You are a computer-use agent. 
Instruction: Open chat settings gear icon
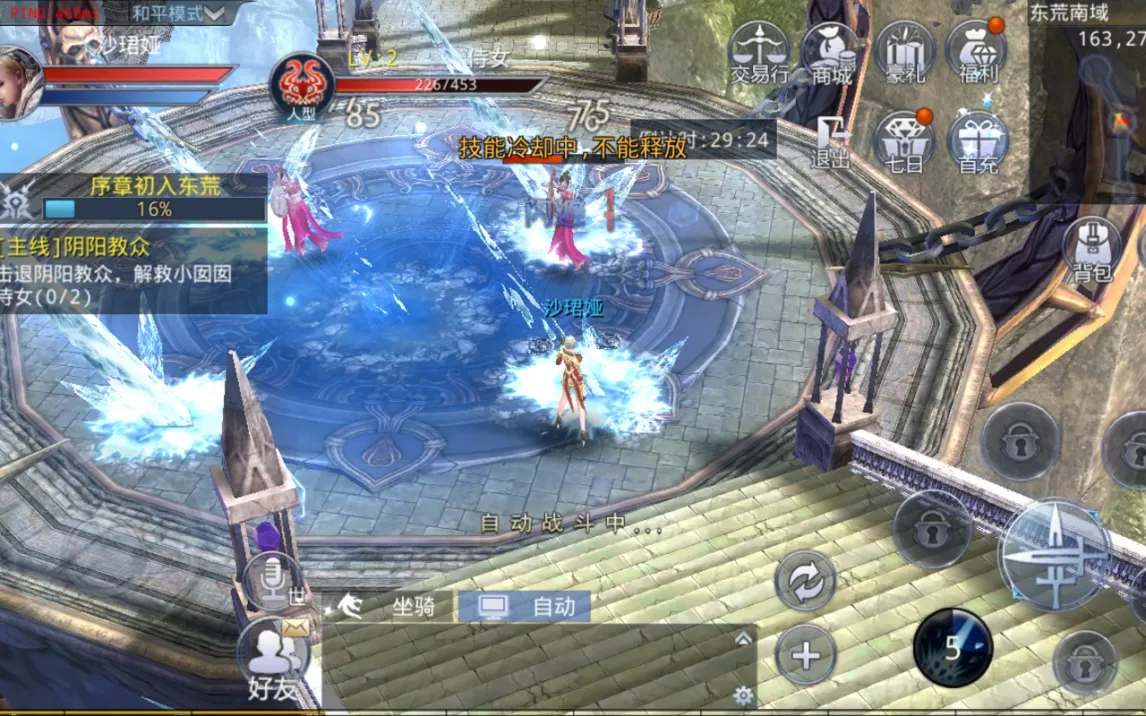[x=742, y=695]
